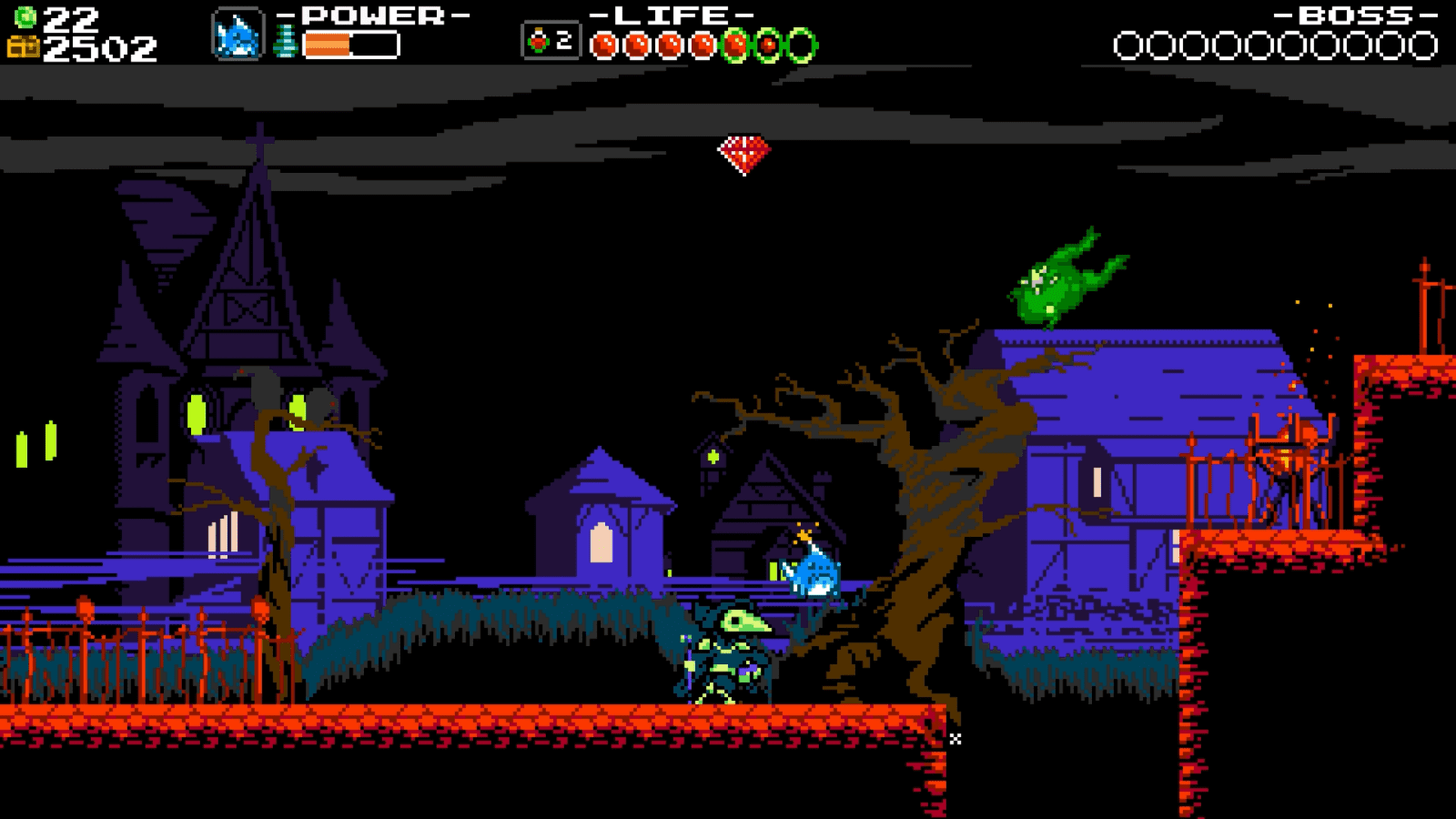Click the rightmost green empty health orb
Screen dimensions: 1456x819
click(x=800, y=41)
